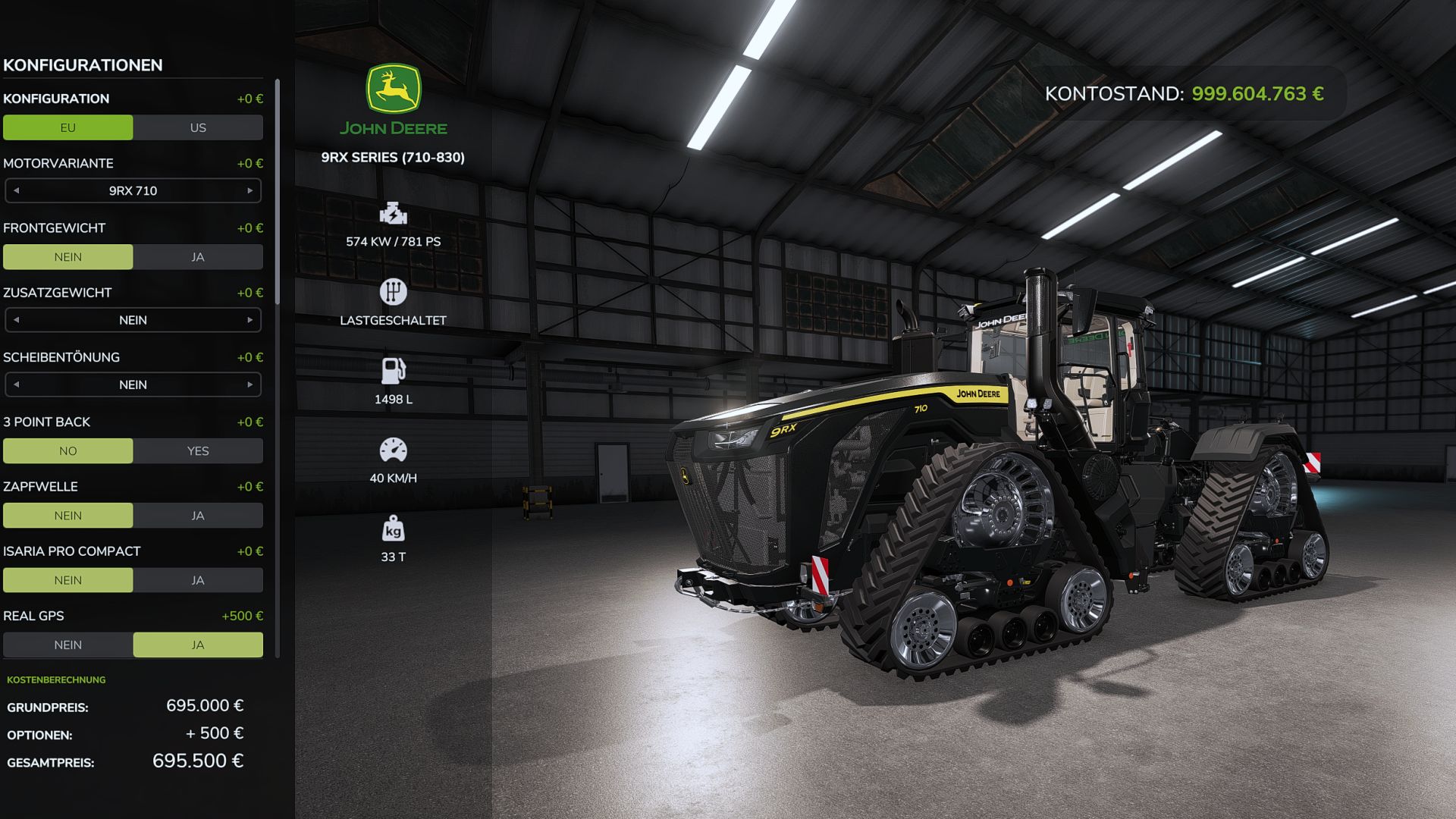1456x819 pixels.
Task: Switch configuration to US
Action: tap(197, 127)
